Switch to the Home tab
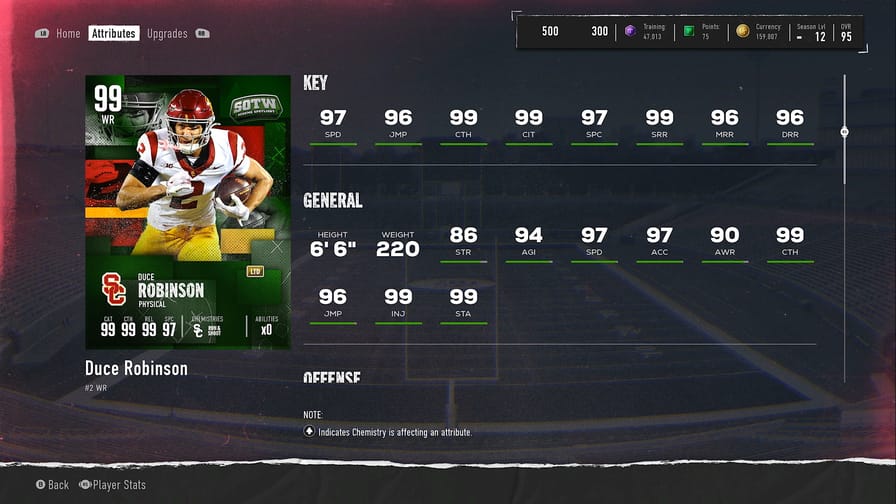The width and height of the screenshot is (896, 504). tap(68, 34)
